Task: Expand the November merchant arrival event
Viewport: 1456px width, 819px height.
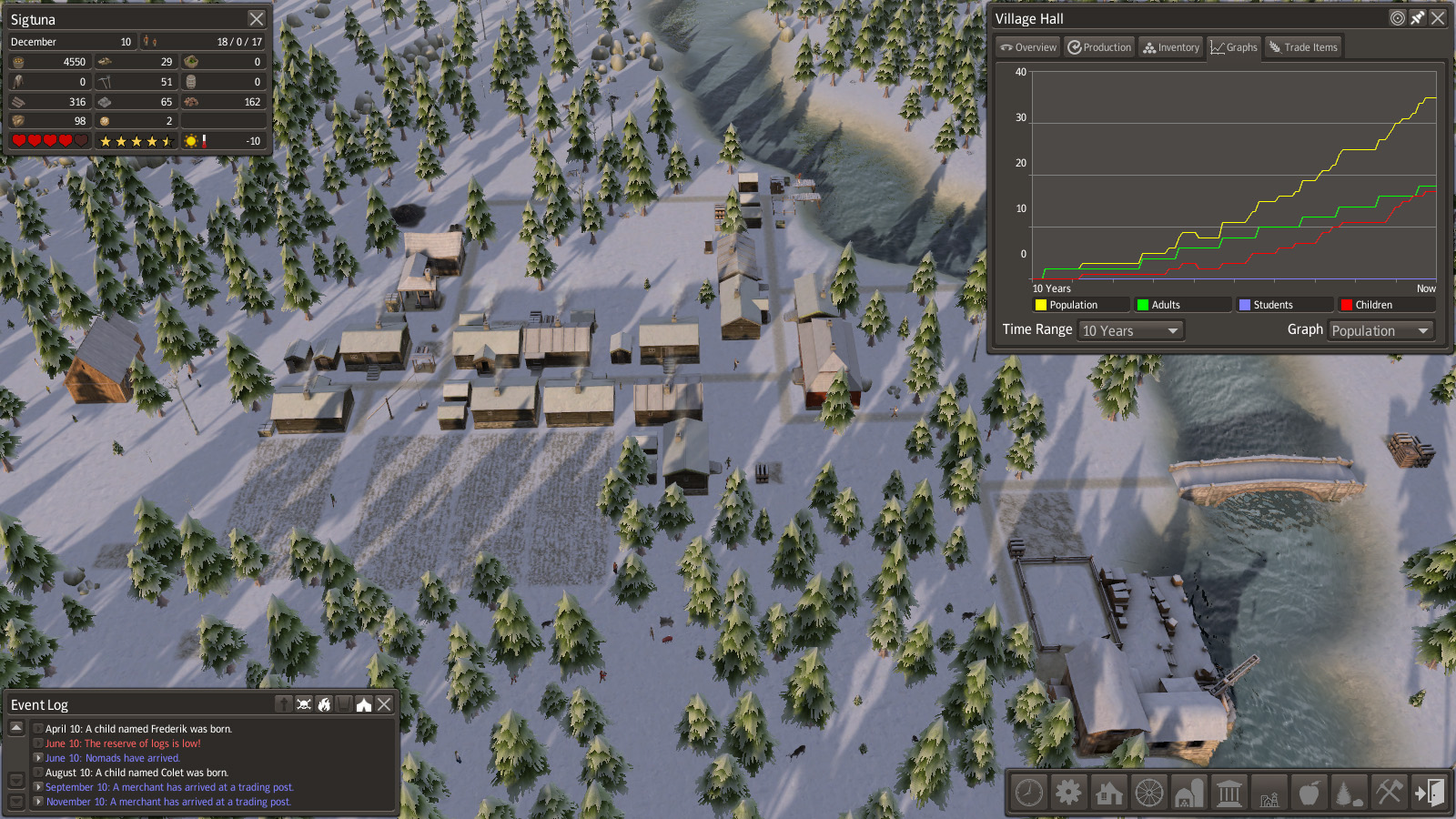Action: coord(38,802)
